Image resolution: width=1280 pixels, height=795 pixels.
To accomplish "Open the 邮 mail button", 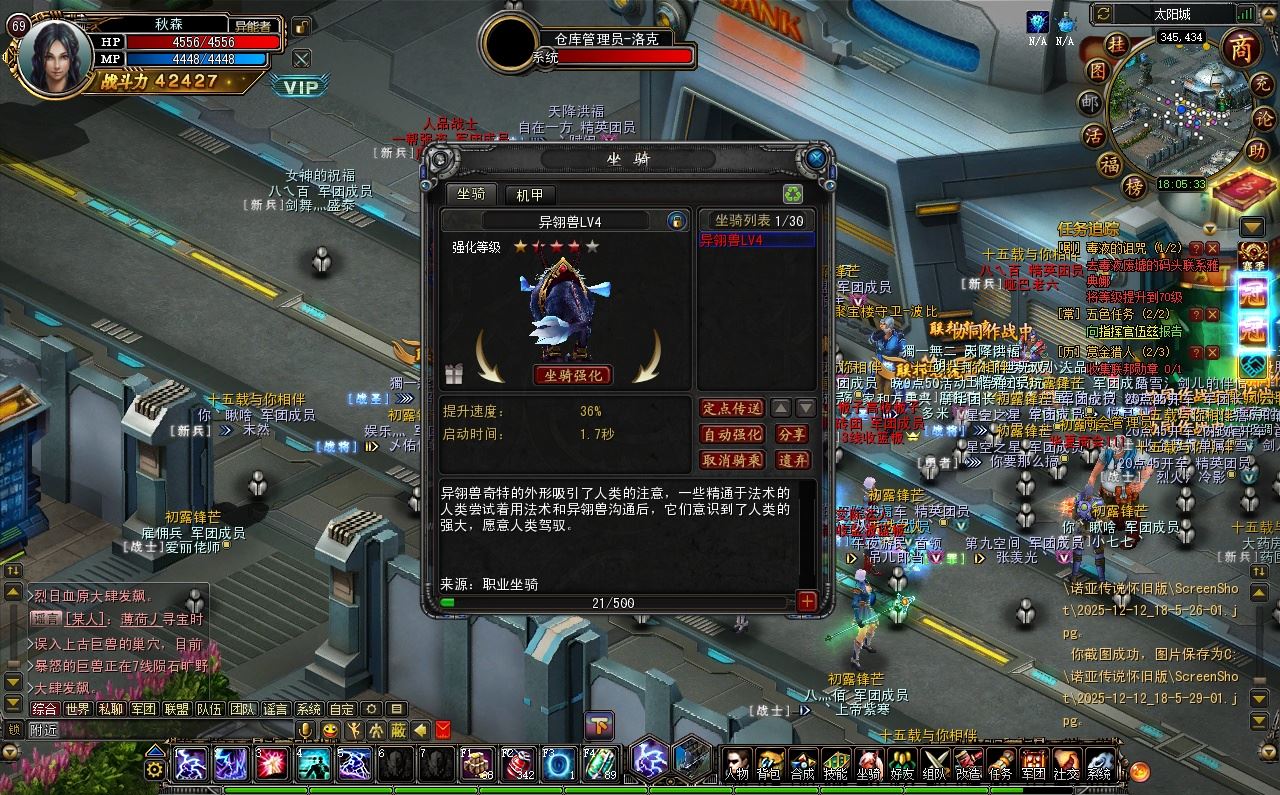I will pos(1089,103).
